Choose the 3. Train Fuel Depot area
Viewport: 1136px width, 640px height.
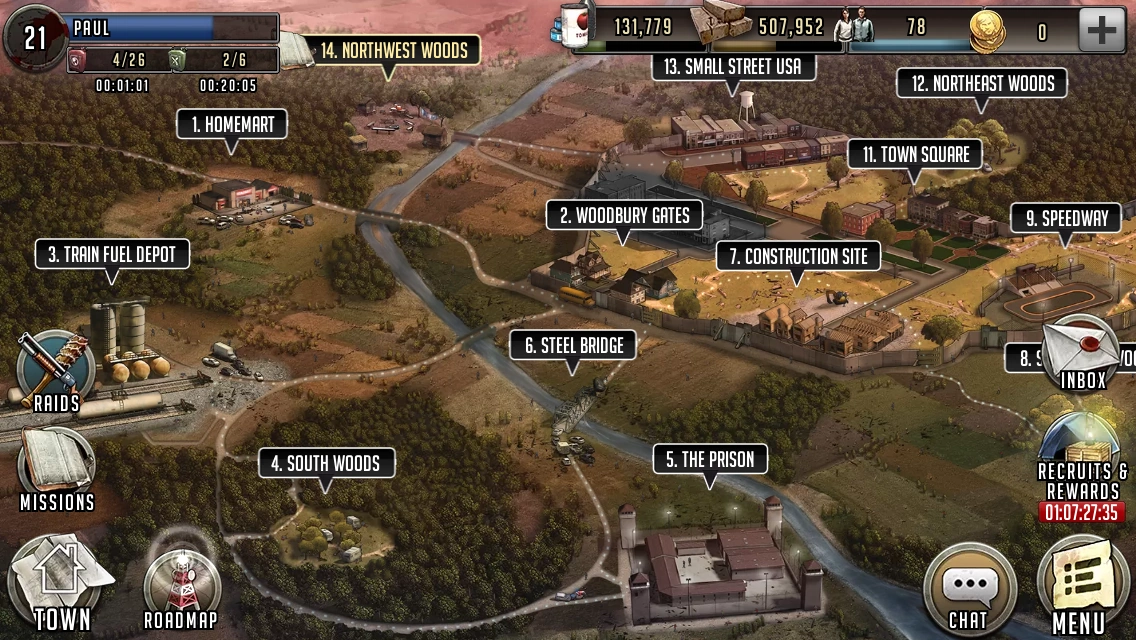pyautogui.click(x=112, y=255)
